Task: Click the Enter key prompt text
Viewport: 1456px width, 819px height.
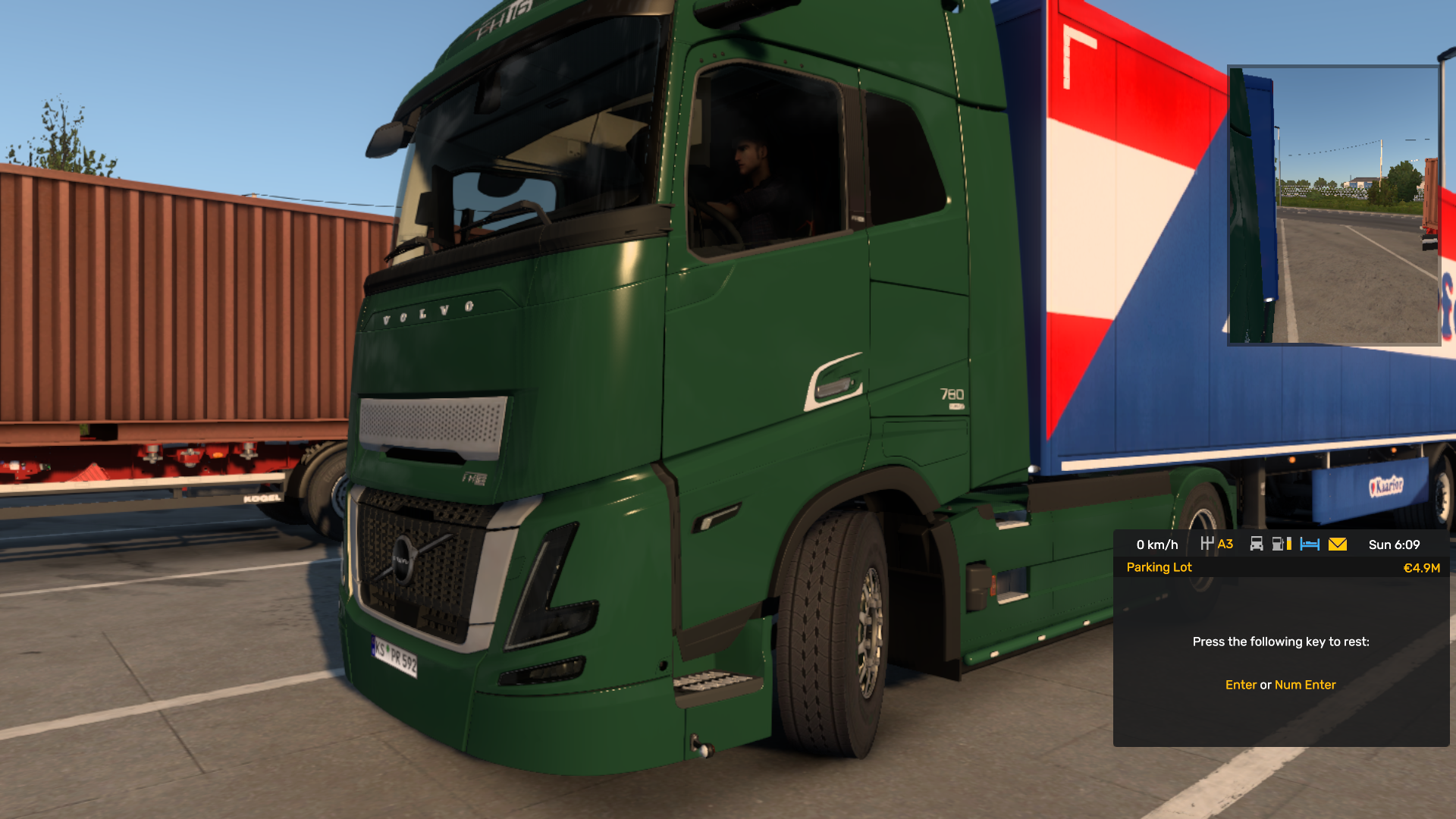Action: (x=1241, y=684)
